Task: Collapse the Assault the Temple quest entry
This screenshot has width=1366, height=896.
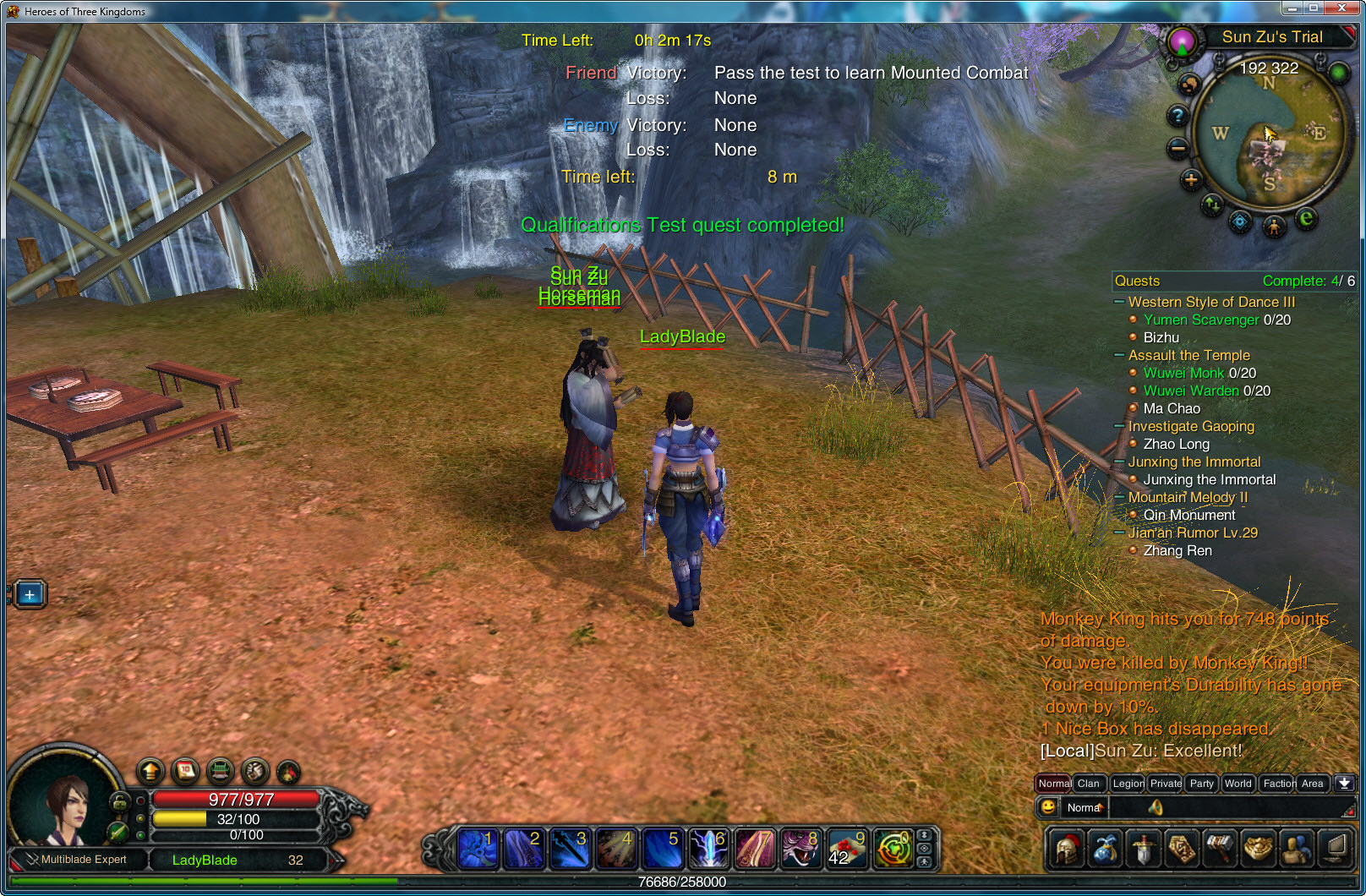Action: click(1119, 355)
